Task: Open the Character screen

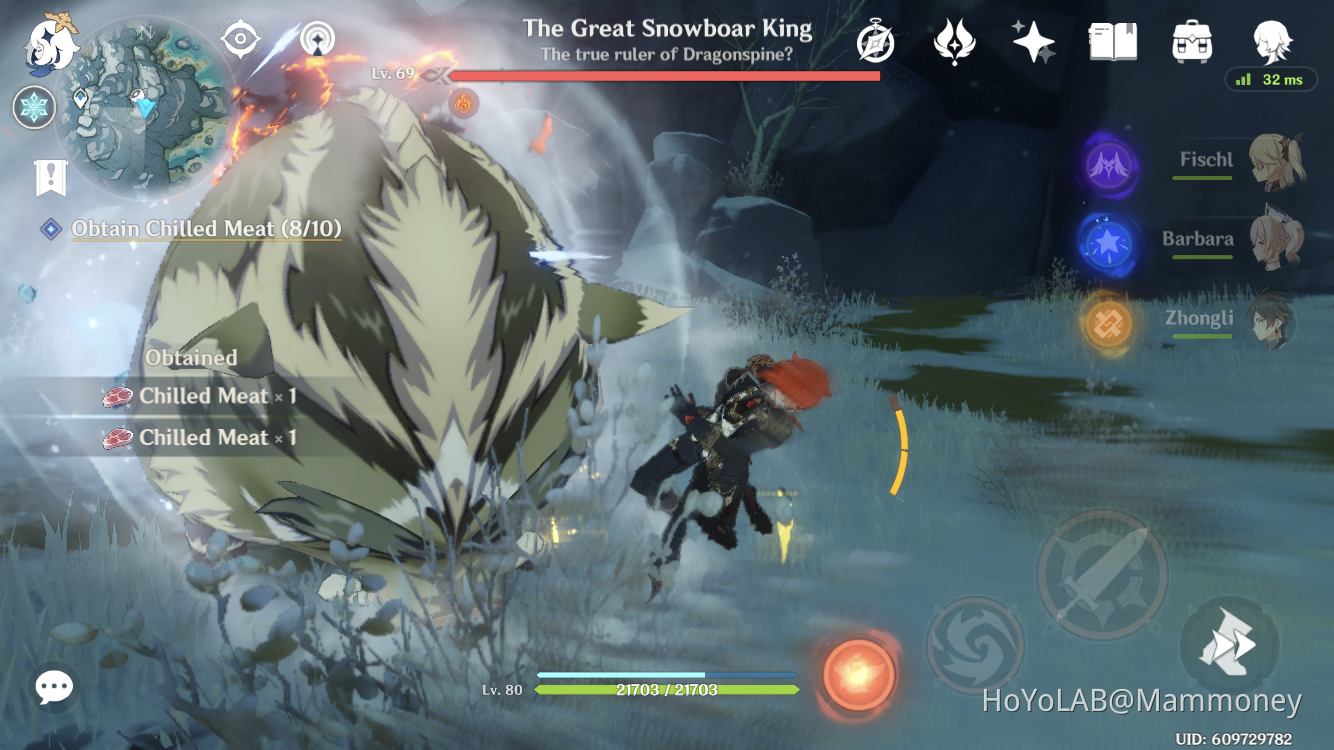Action: click(x=1272, y=42)
